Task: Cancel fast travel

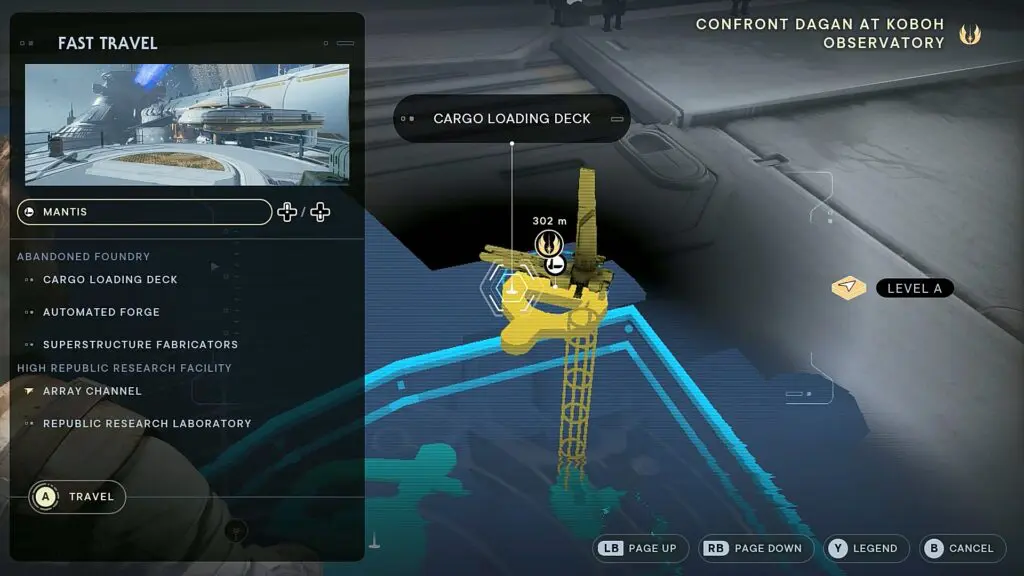Action: [960, 548]
